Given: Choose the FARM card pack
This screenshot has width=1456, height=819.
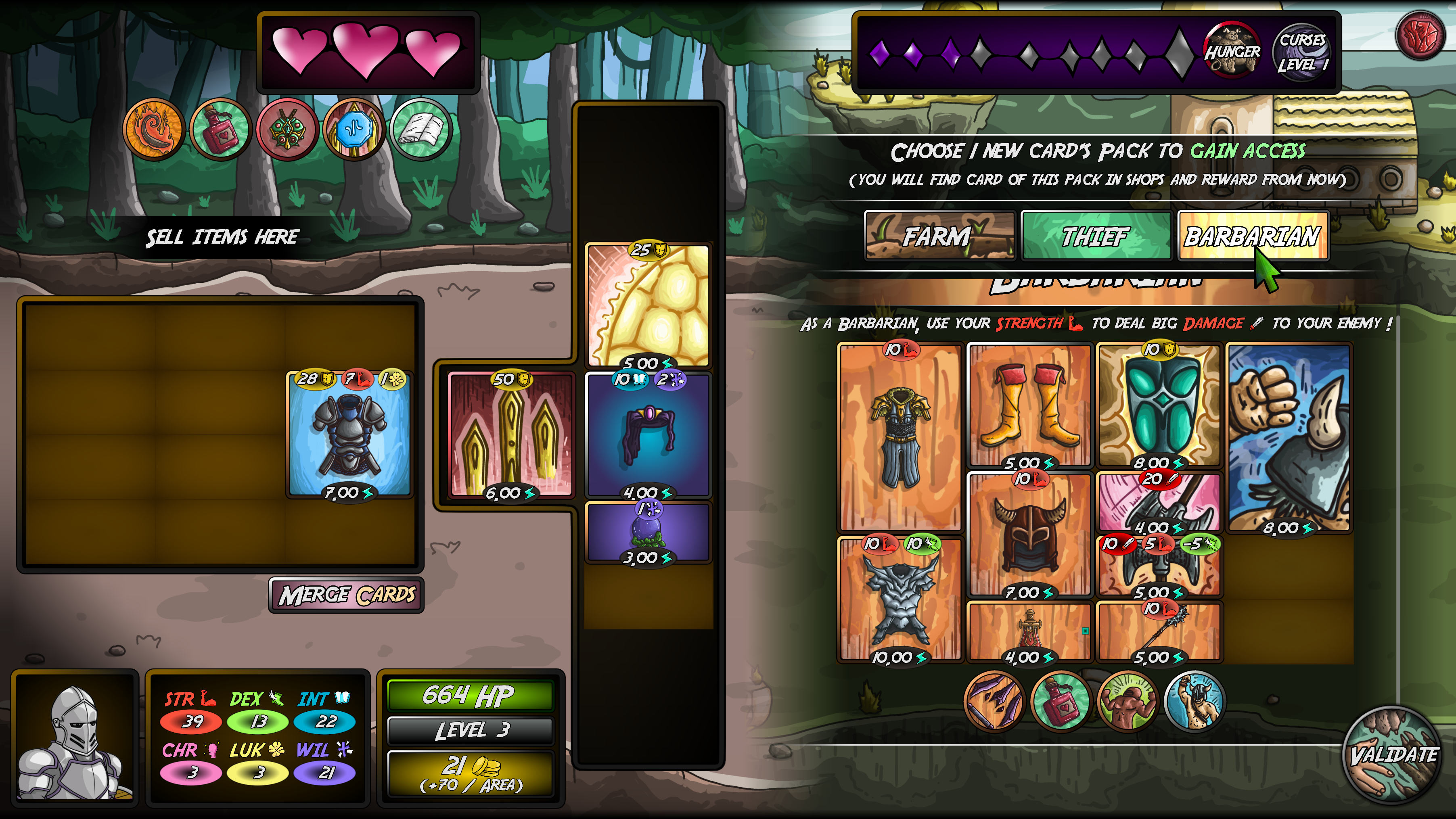Looking at the screenshot, I should [939, 237].
